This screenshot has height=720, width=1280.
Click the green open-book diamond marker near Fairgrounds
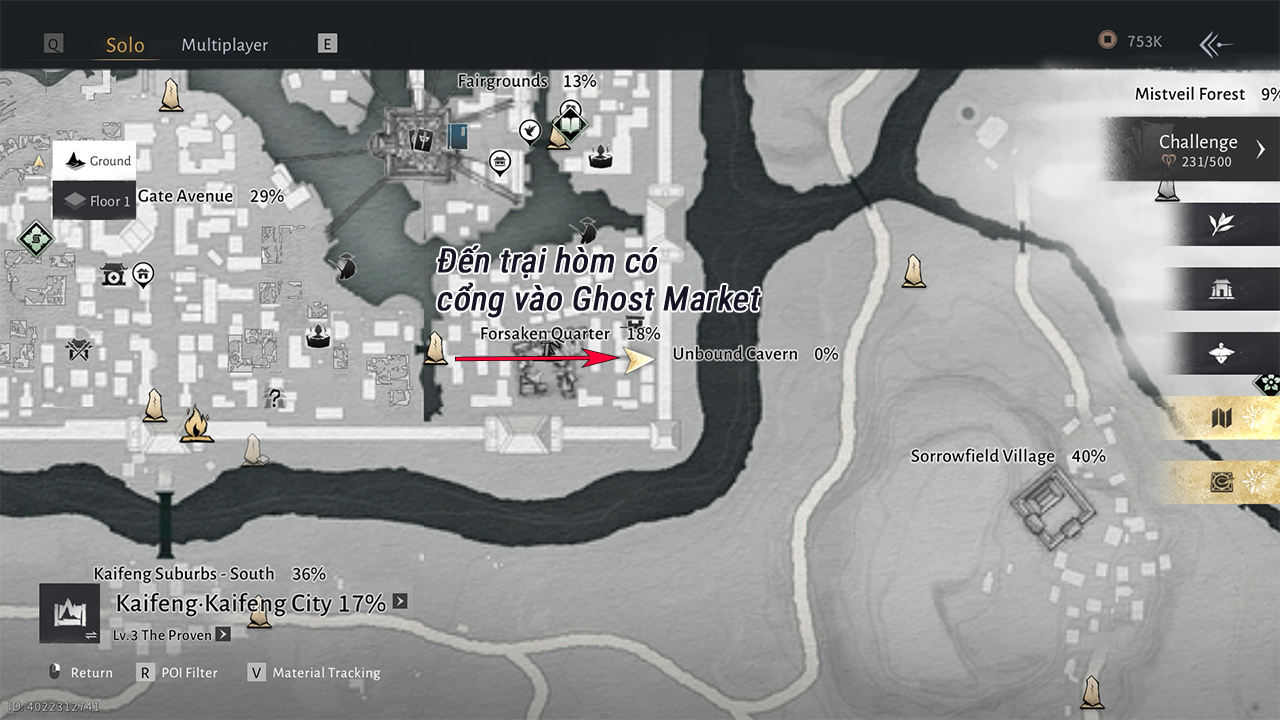tap(571, 126)
